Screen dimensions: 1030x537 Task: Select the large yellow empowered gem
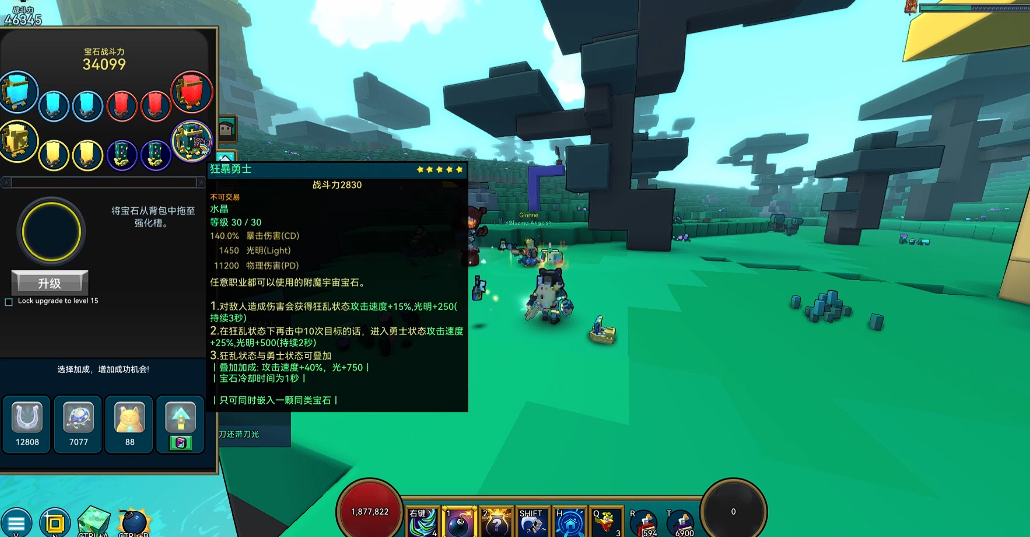18,142
